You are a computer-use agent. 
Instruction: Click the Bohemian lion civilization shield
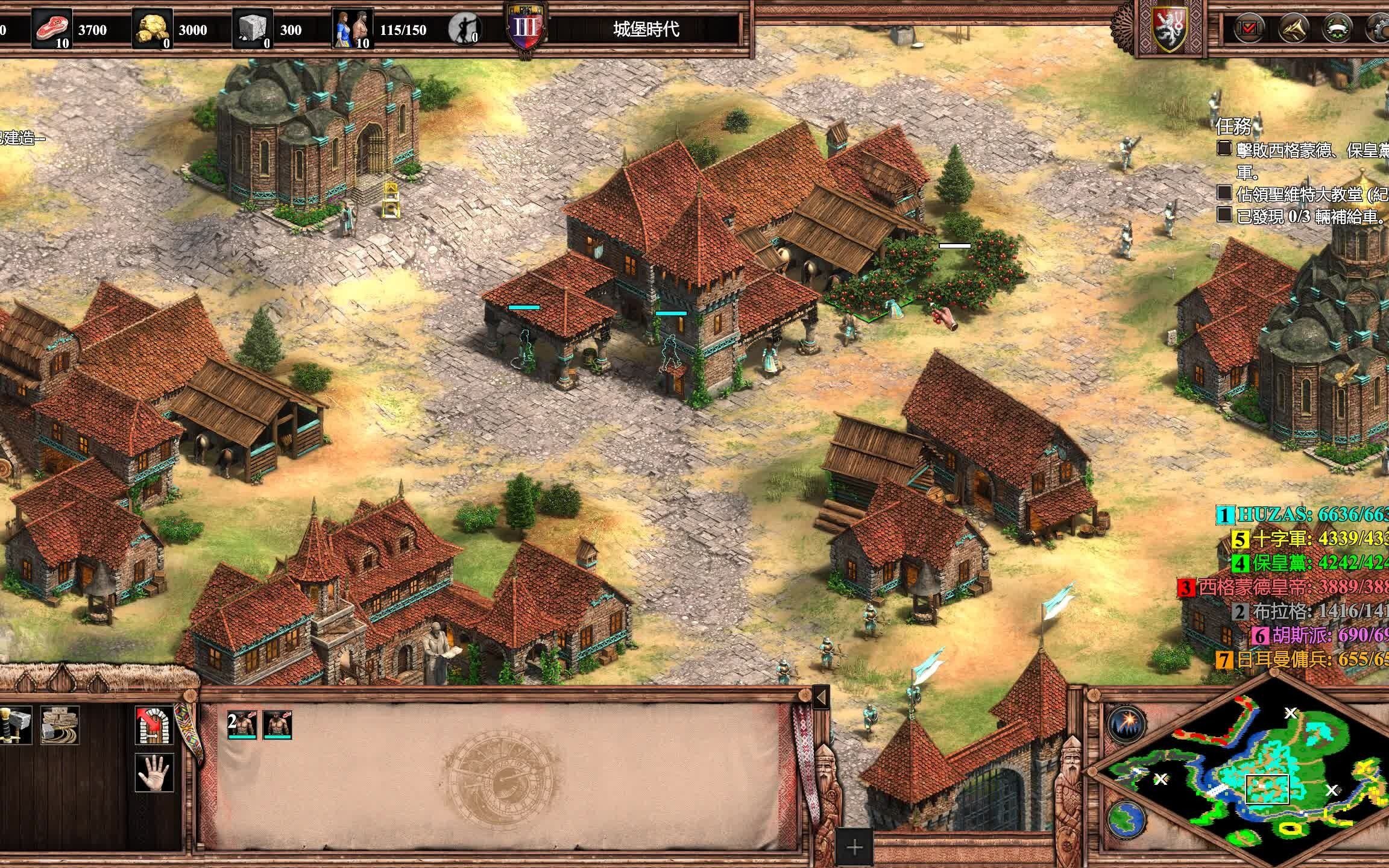(1170, 29)
